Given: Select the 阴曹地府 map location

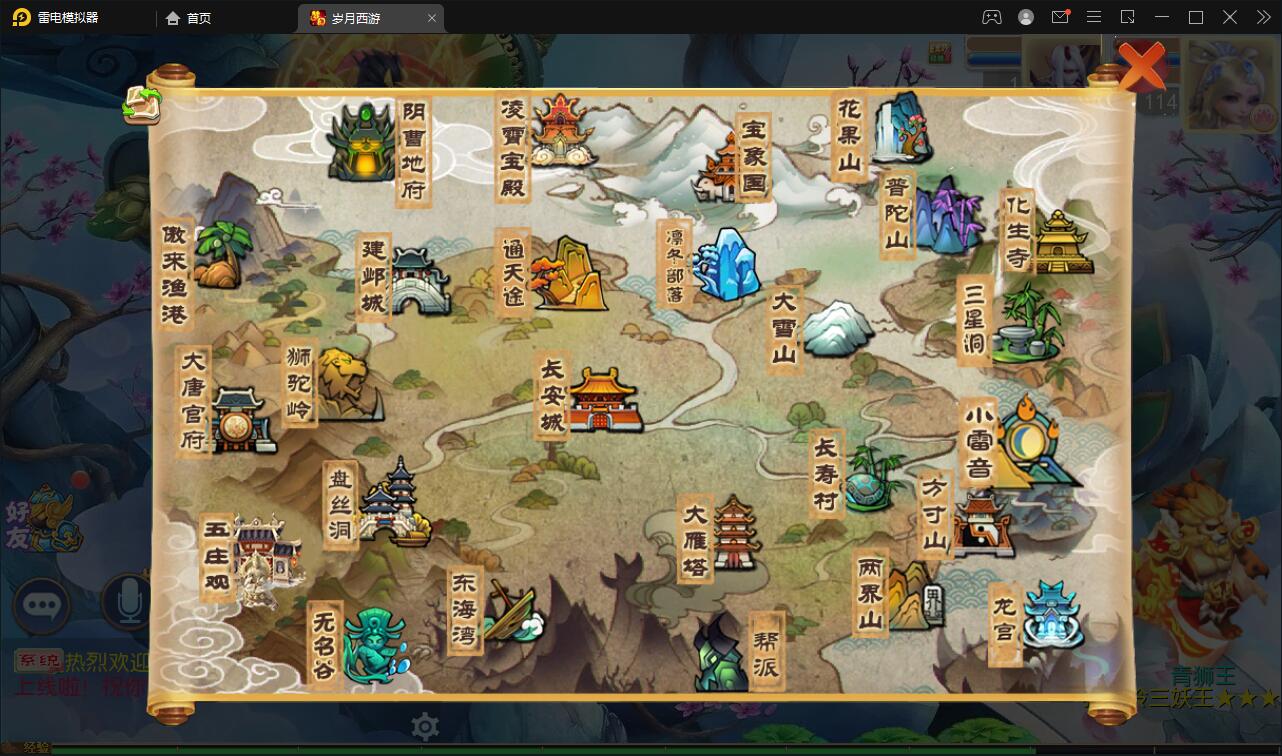Looking at the screenshot, I should pyautogui.click(x=362, y=145).
